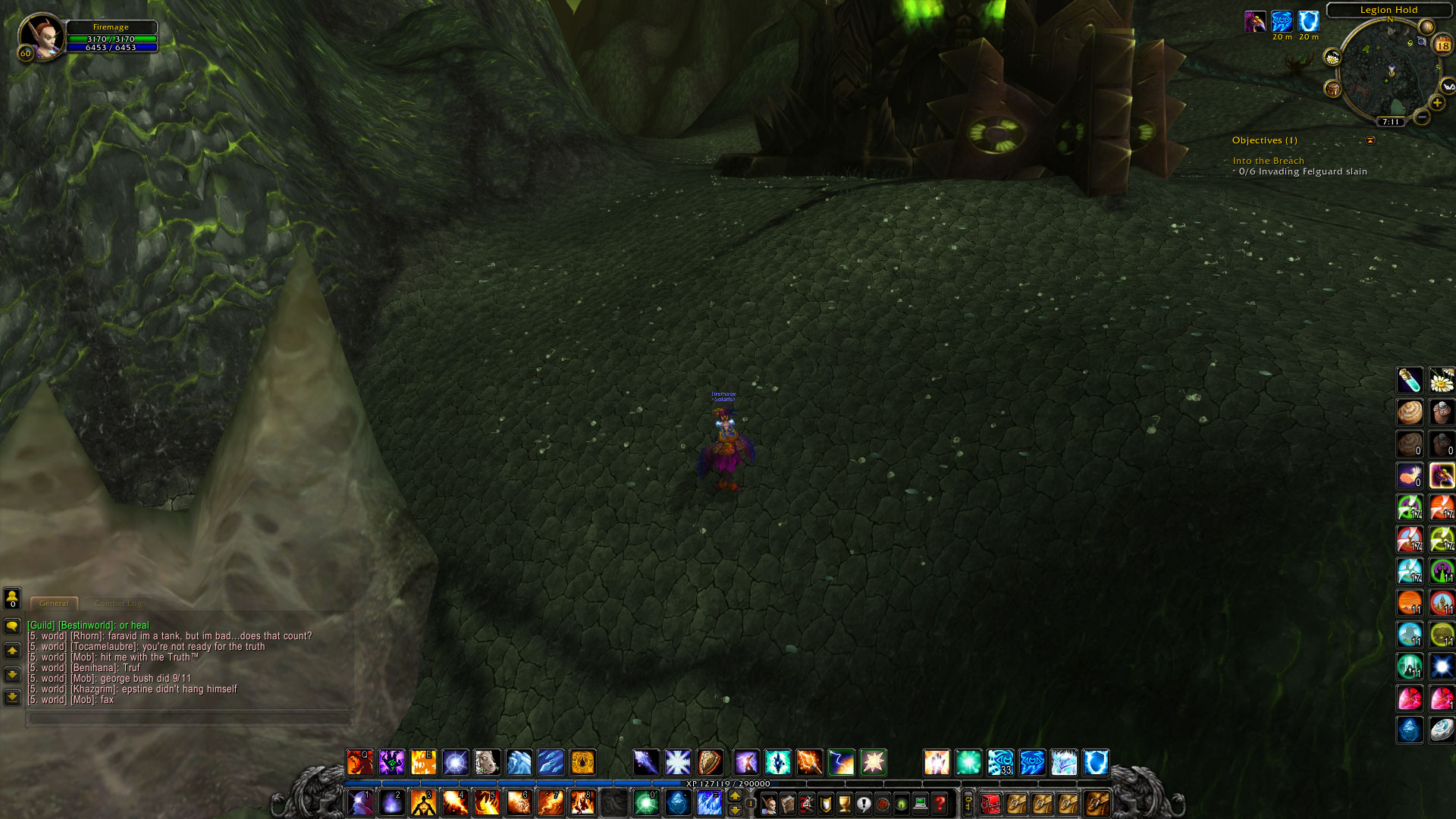Collapse the Objectives tracker header

[1370, 140]
